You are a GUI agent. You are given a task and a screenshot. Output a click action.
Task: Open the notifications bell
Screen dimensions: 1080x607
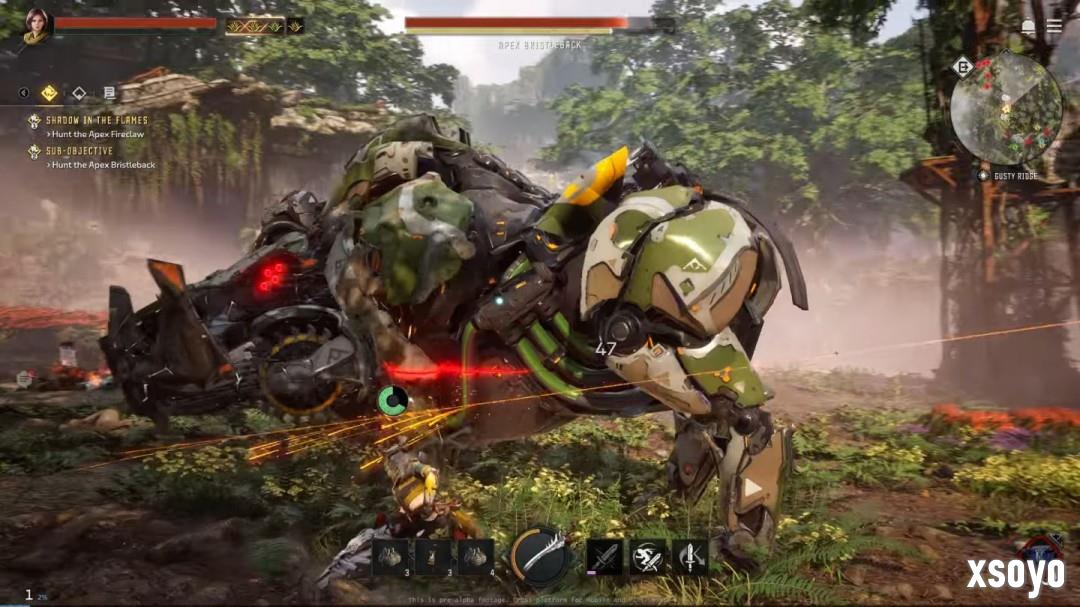tap(1028, 27)
